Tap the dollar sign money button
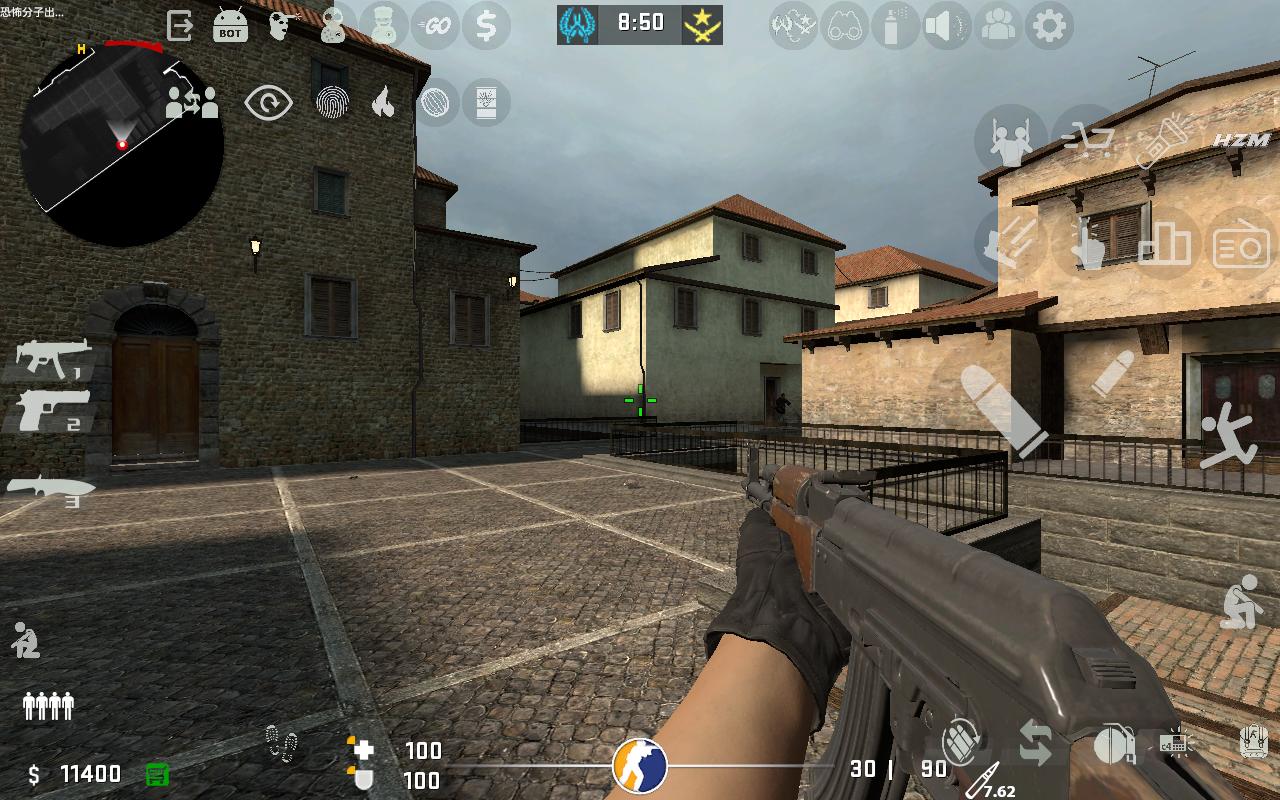The height and width of the screenshot is (800, 1280). (x=486, y=26)
